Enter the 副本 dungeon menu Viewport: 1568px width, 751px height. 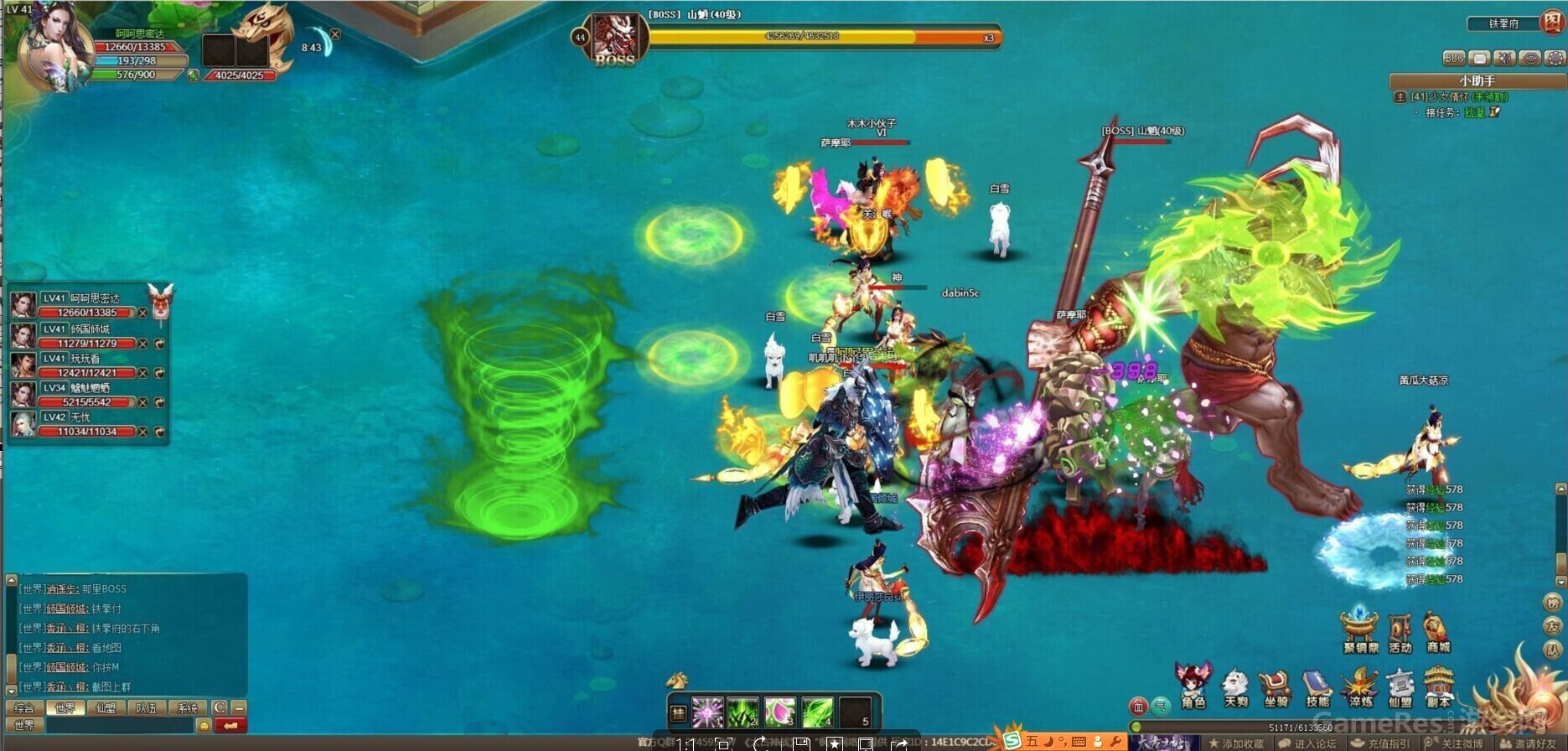(x=1439, y=686)
